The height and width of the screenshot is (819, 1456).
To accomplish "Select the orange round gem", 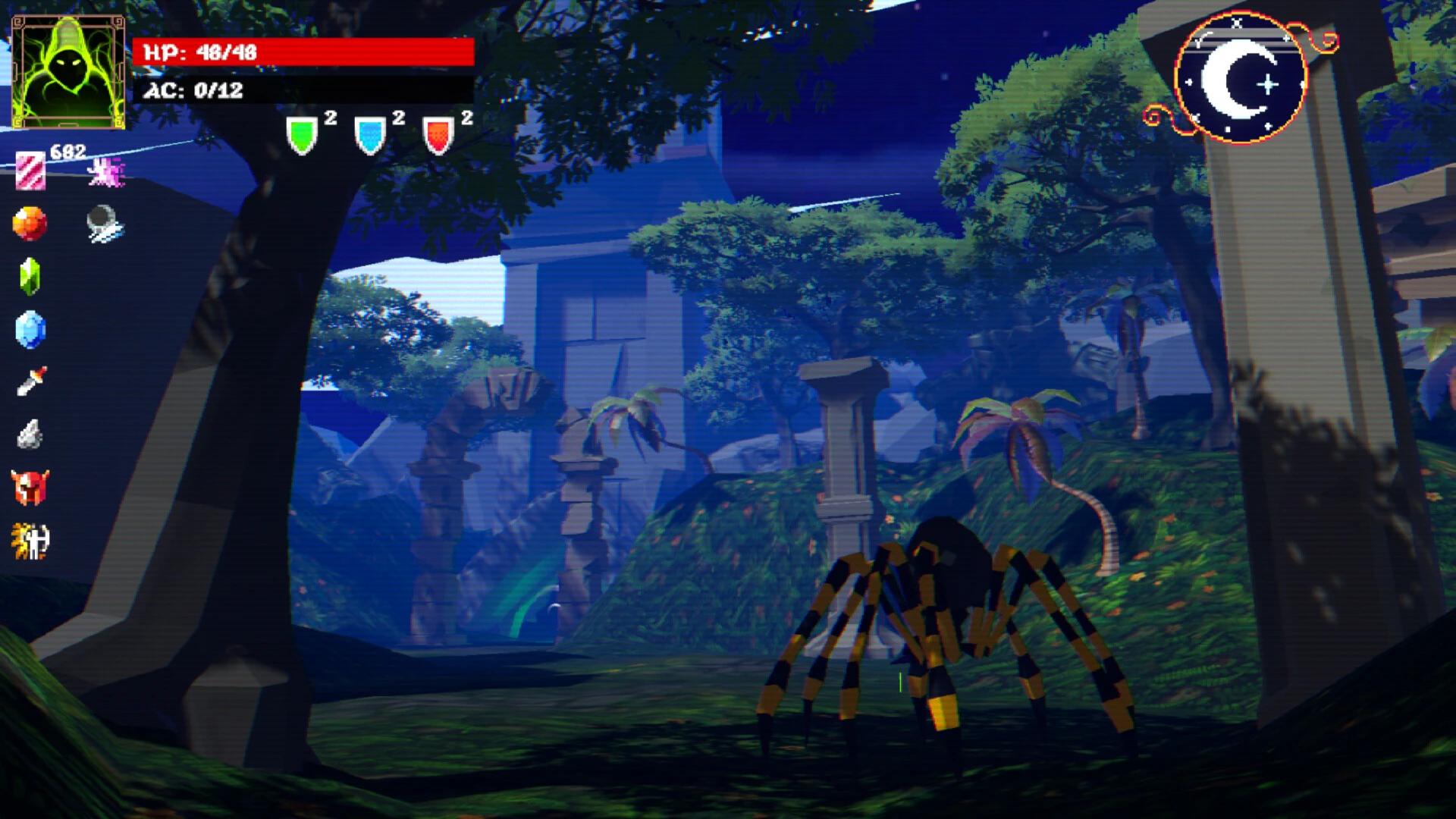I will point(30,224).
